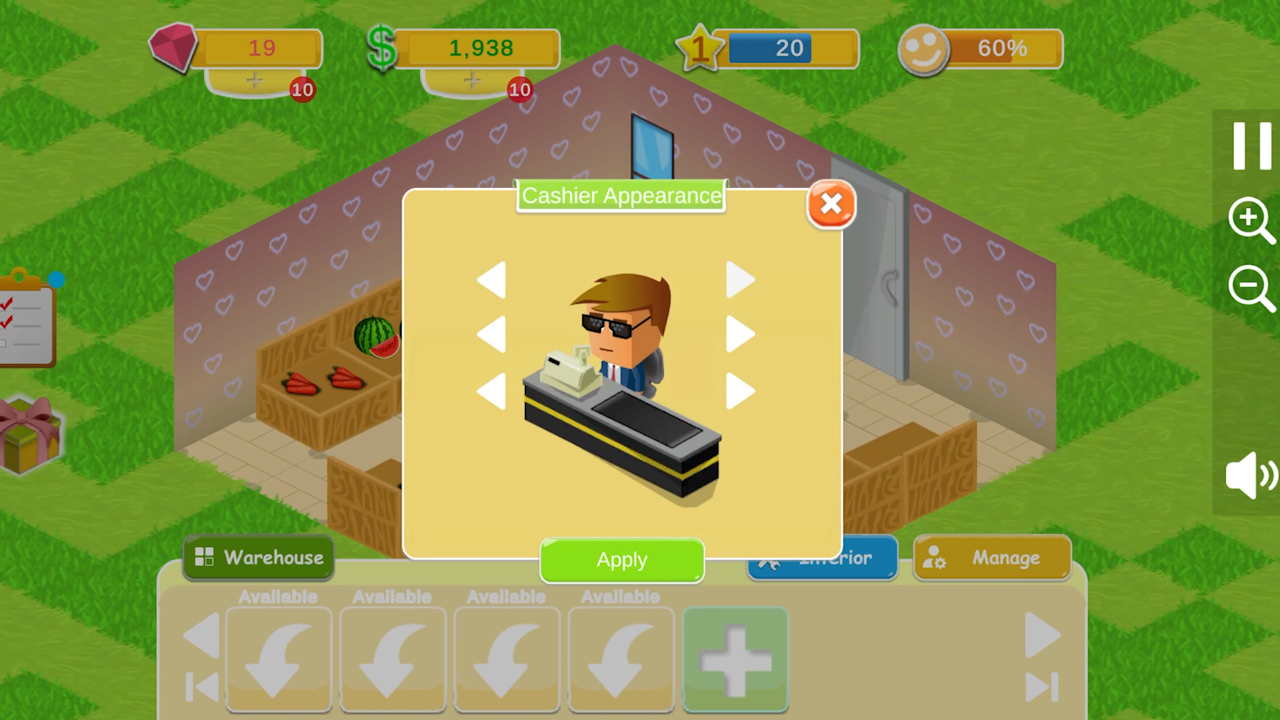
Task: Open gem purchase with the plus badge
Action: coord(255,82)
